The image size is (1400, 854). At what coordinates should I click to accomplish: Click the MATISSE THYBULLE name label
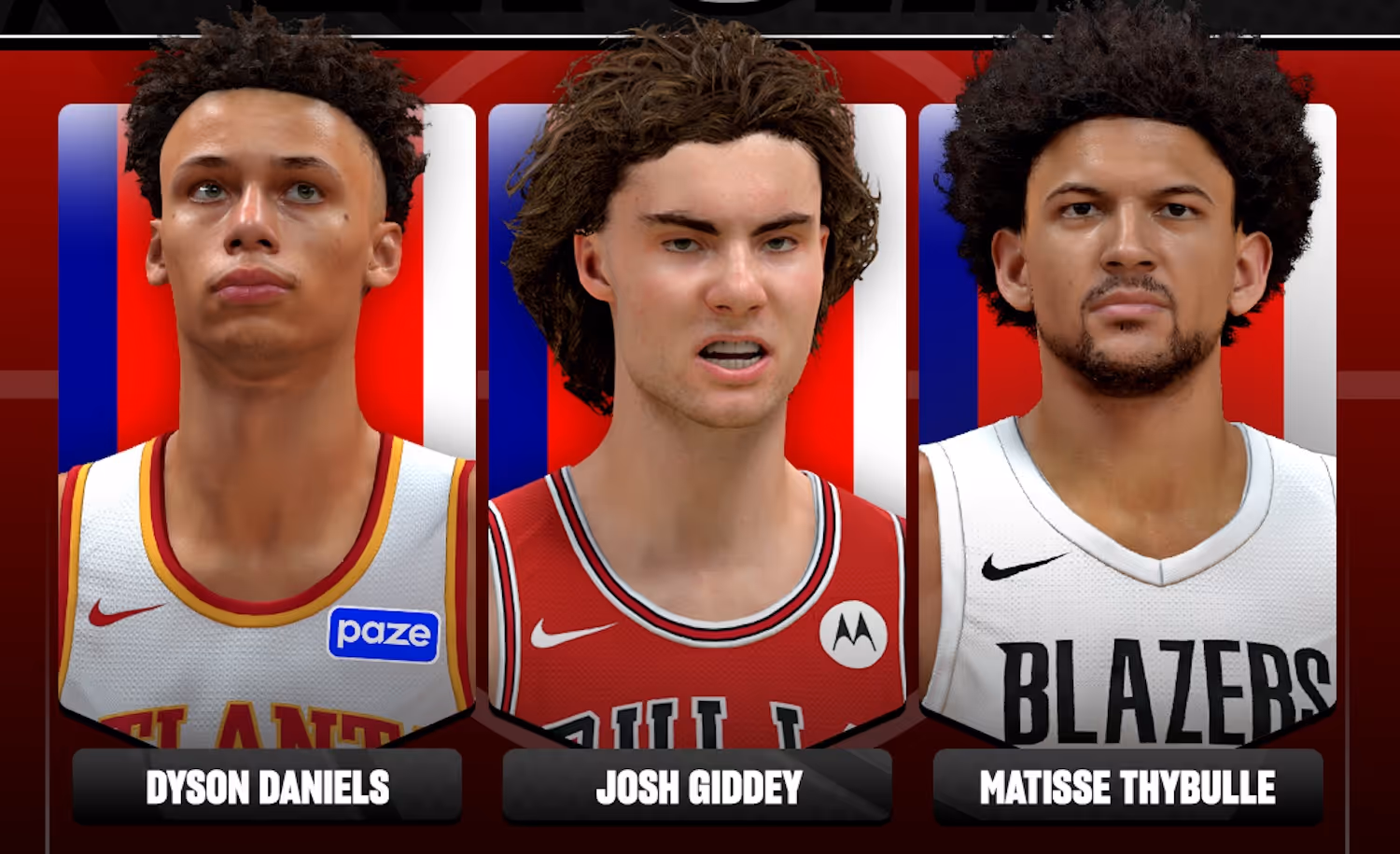pos(1127,786)
